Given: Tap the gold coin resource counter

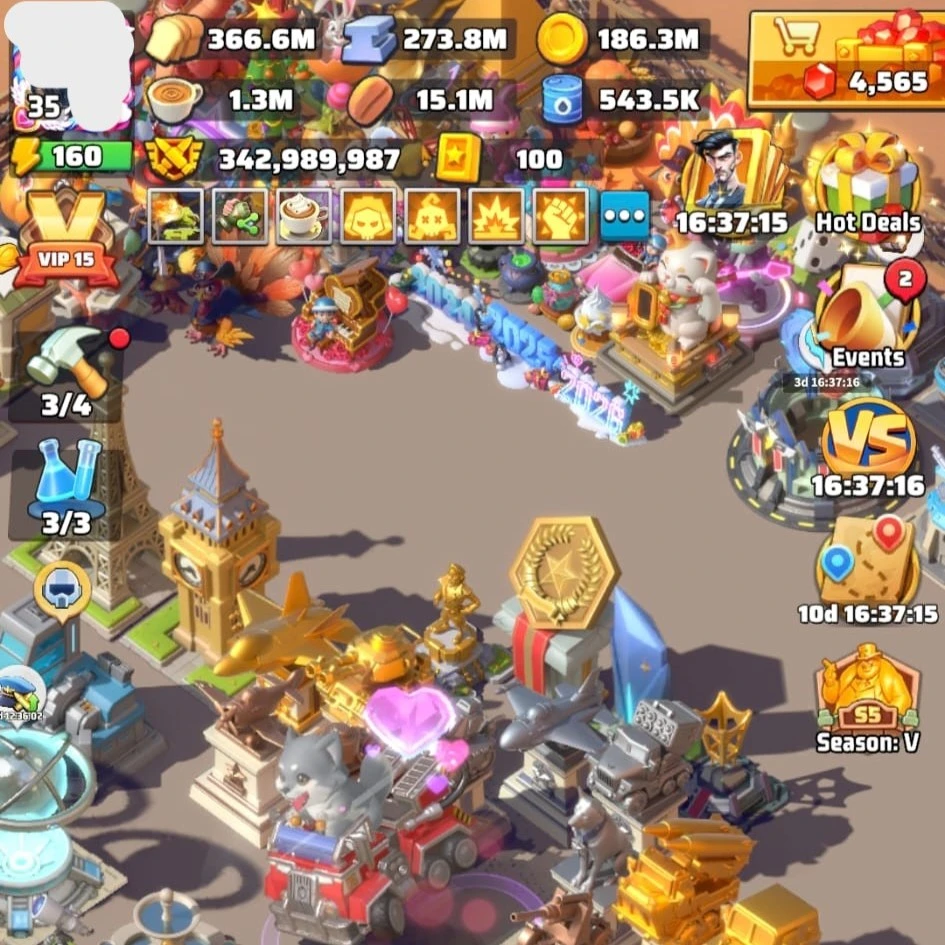Looking at the screenshot, I should pyautogui.click(x=618, y=40).
